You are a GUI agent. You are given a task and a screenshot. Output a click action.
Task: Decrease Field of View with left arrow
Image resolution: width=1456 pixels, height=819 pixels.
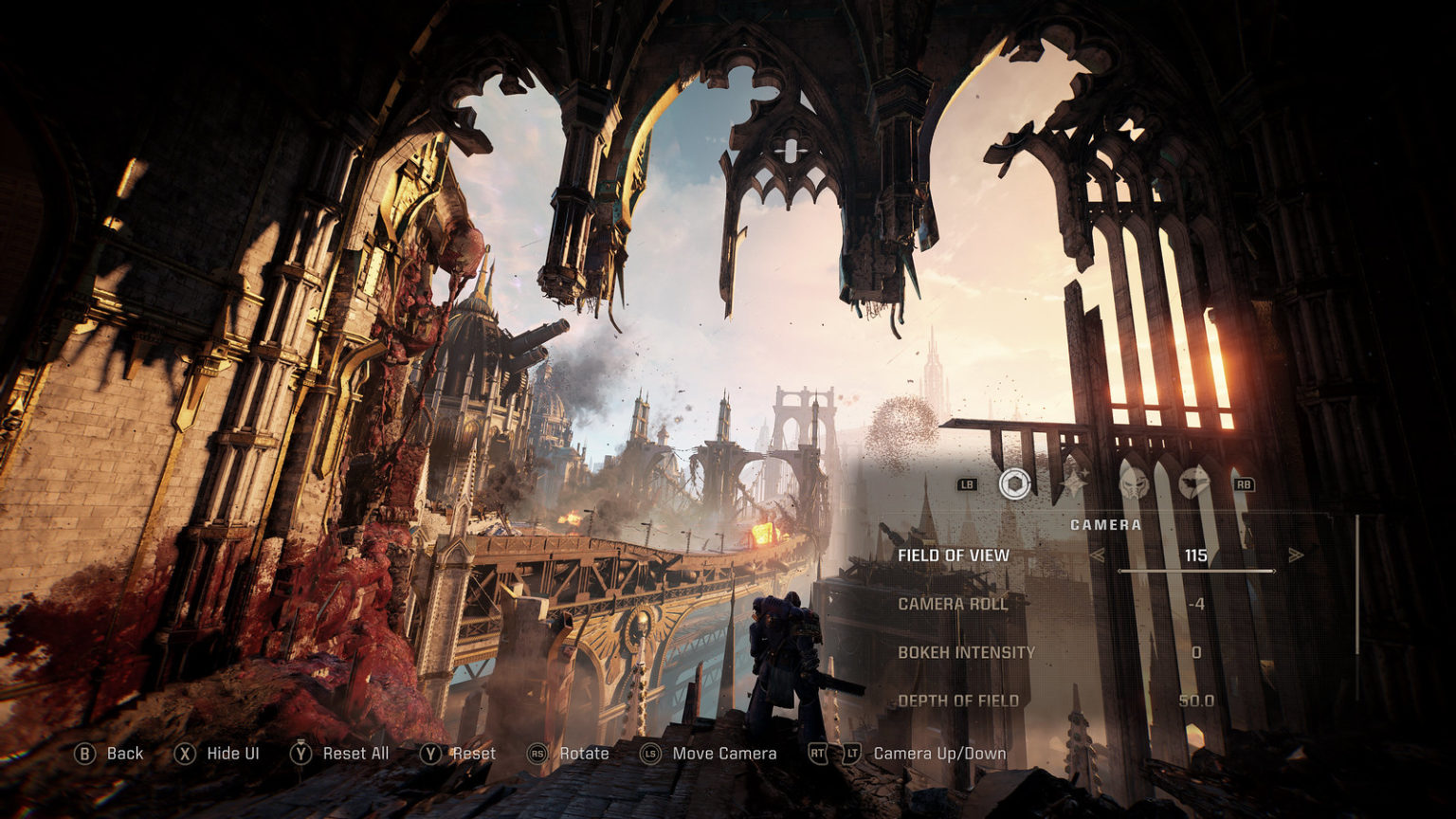coord(1097,555)
